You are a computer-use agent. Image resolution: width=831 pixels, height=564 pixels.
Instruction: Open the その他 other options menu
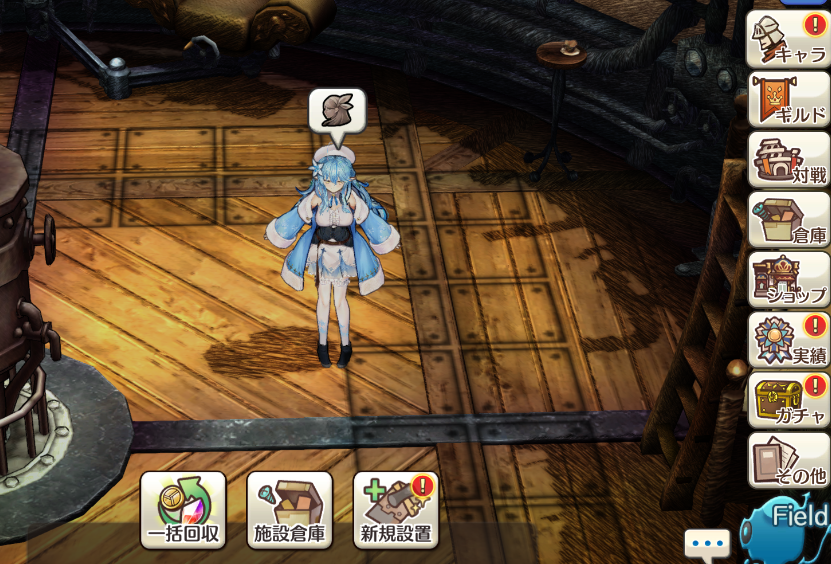pyautogui.click(x=788, y=460)
